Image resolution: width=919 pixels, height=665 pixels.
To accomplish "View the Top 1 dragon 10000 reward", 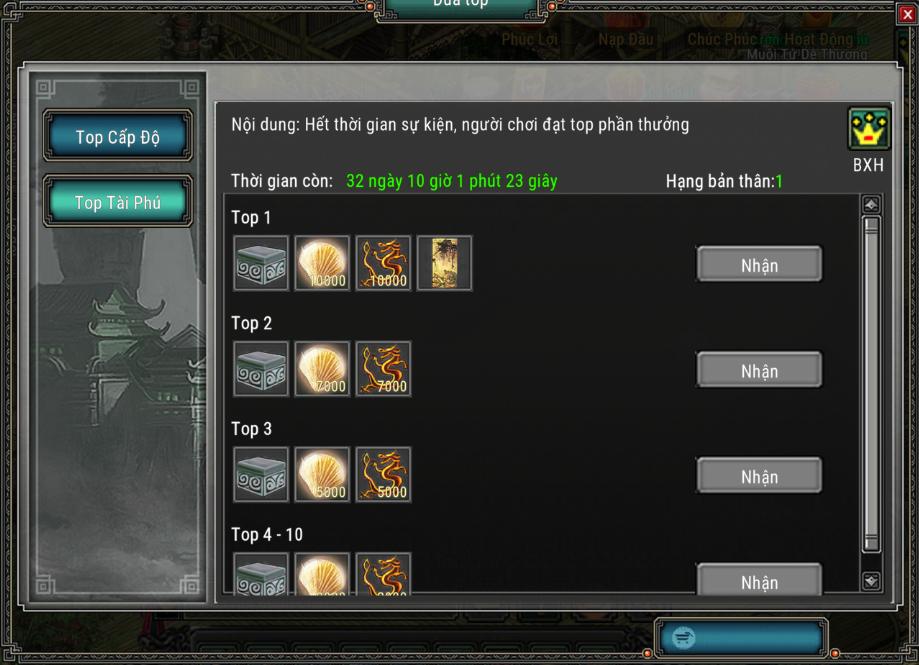I will (383, 264).
